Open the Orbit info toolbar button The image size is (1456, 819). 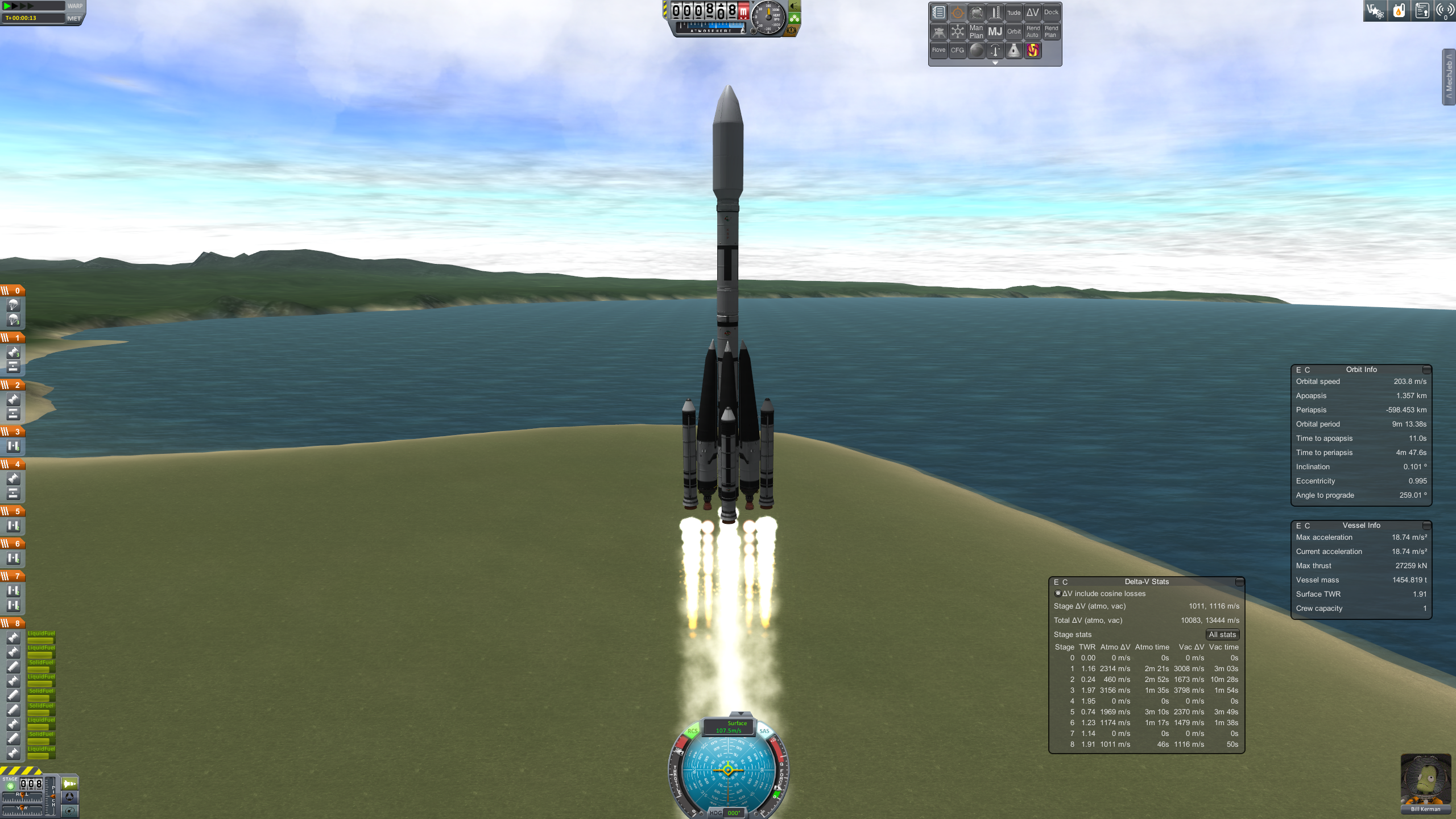coord(1014,32)
